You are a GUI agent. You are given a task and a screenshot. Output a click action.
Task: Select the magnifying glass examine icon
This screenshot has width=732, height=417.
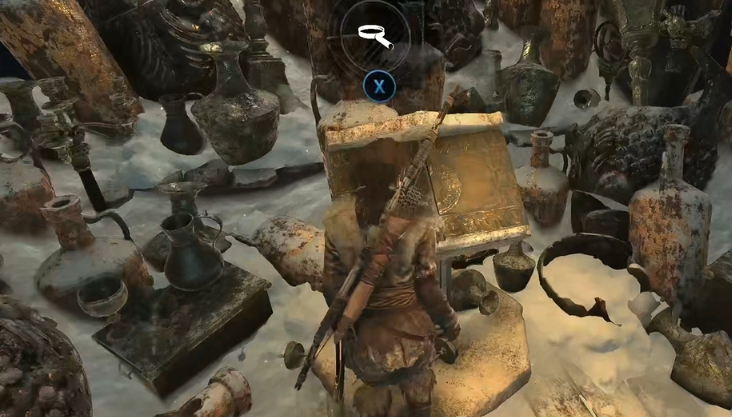point(376,36)
